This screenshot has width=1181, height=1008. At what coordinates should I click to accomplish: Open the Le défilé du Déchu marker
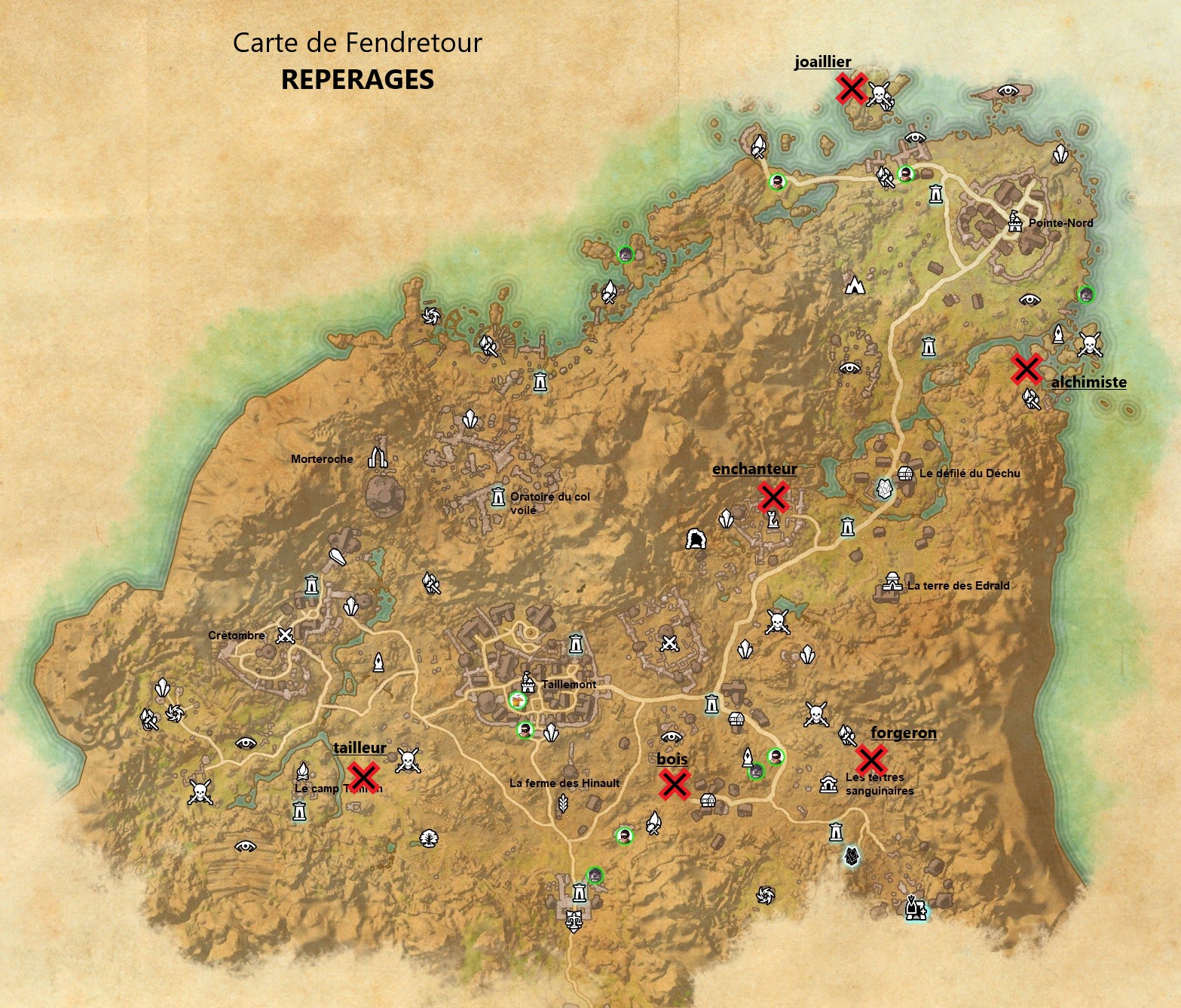tap(906, 473)
